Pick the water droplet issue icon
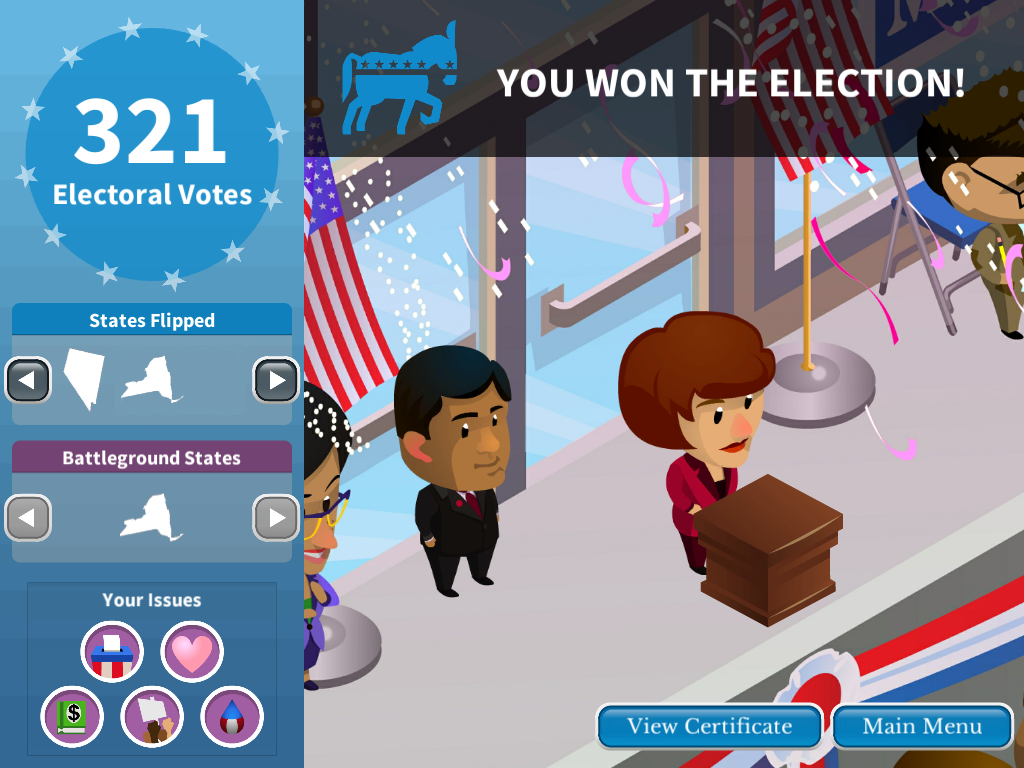 click(232, 717)
